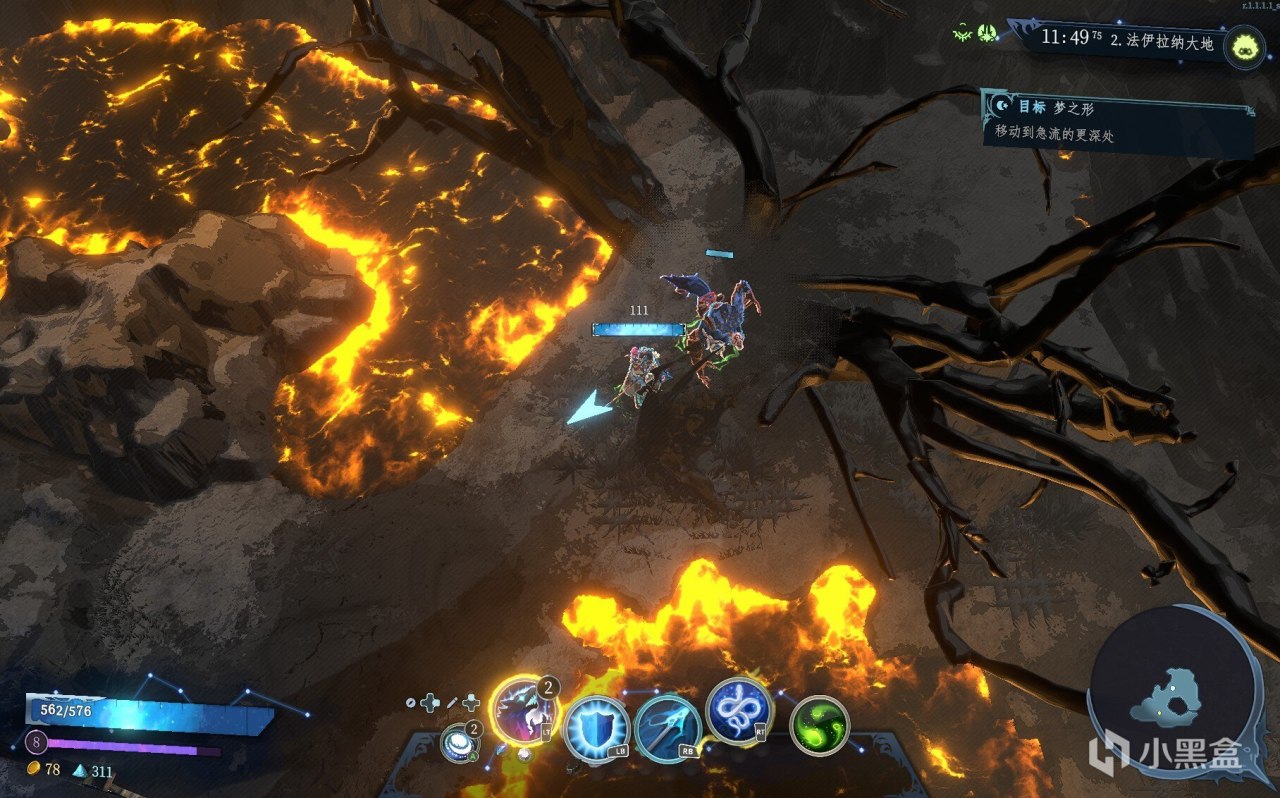The height and width of the screenshot is (798, 1280).
Task: Use the small white orb consumable
Action: click(x=458, y=743)
